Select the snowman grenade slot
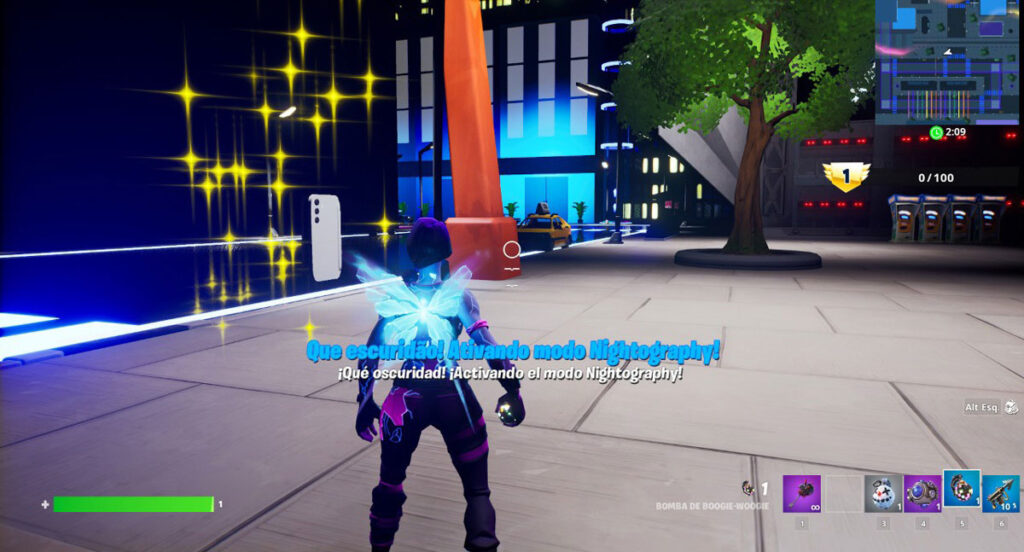Screen dimensions: 1024x552 882,493
